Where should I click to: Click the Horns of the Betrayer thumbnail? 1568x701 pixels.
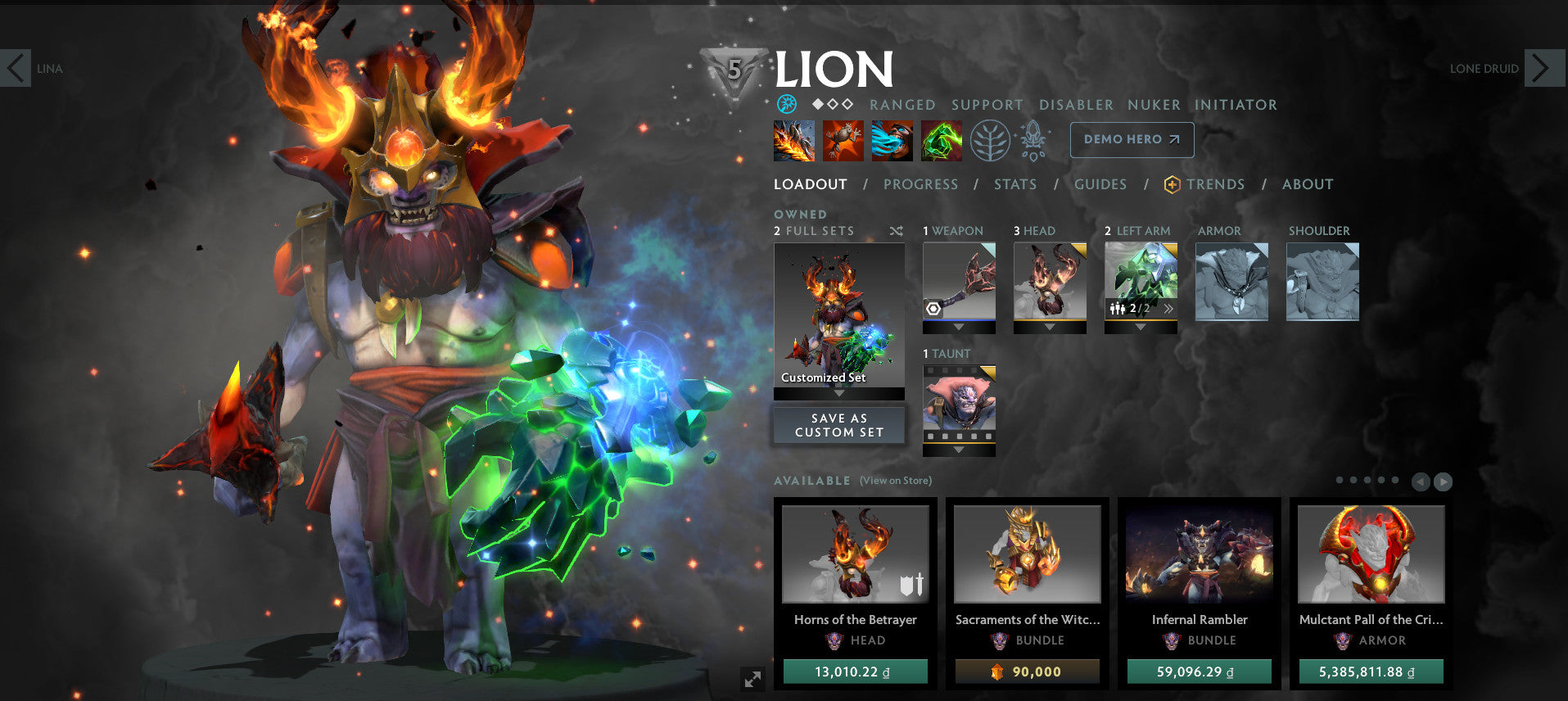855,554
